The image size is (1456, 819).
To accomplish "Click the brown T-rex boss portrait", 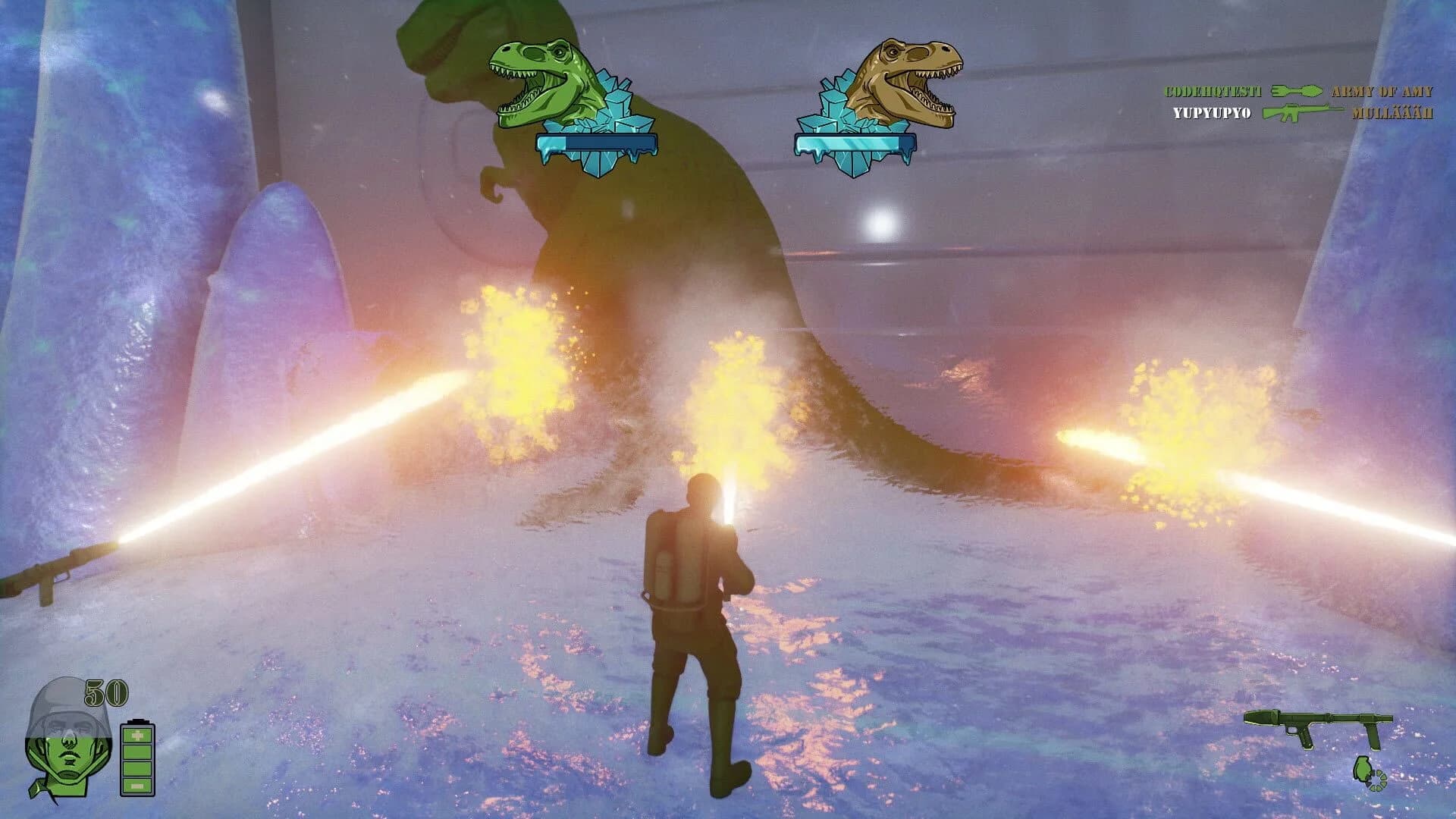I will coord(910,76).
